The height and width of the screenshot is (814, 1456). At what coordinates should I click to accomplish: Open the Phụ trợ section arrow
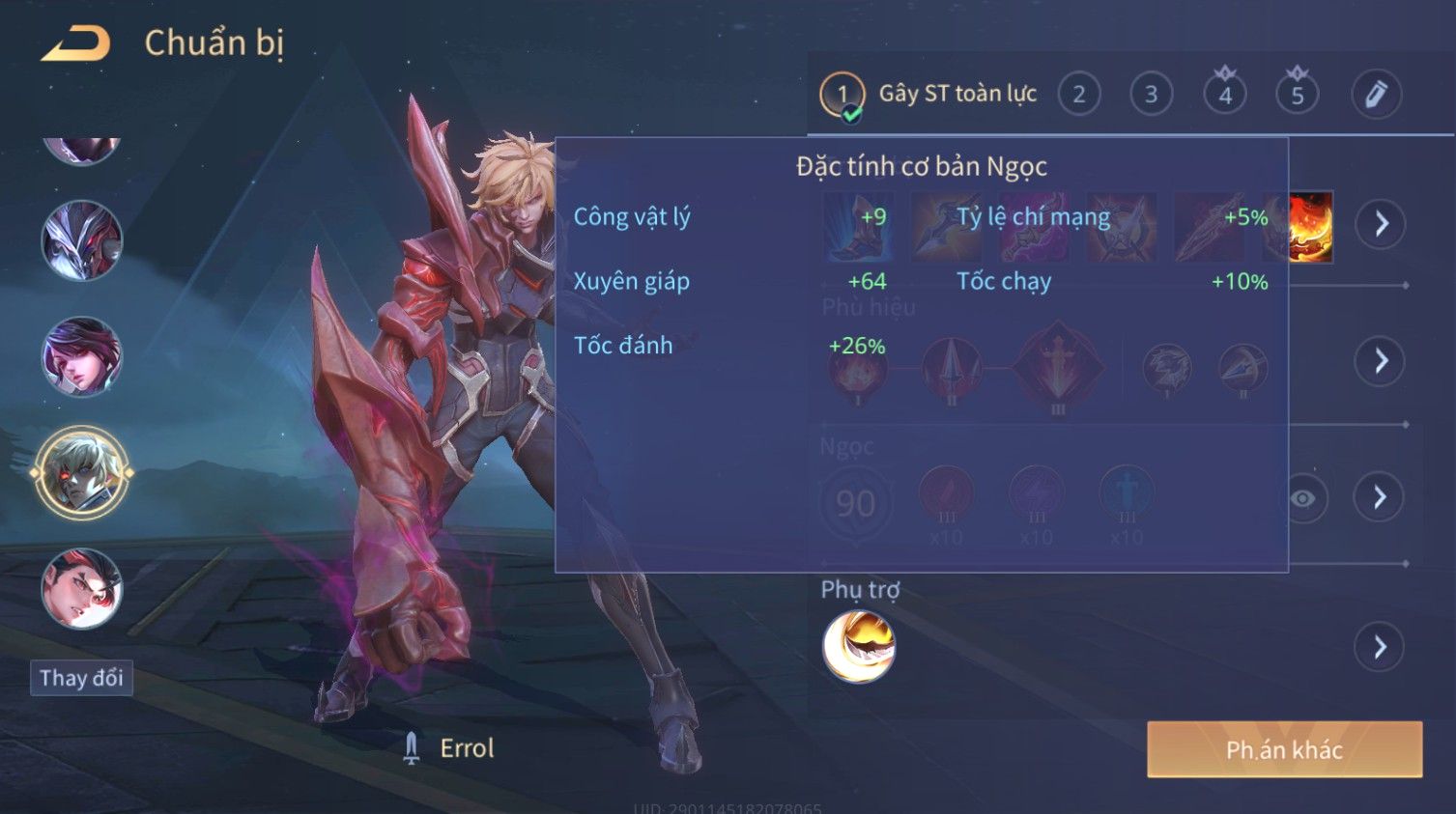tap(1381, 647)
